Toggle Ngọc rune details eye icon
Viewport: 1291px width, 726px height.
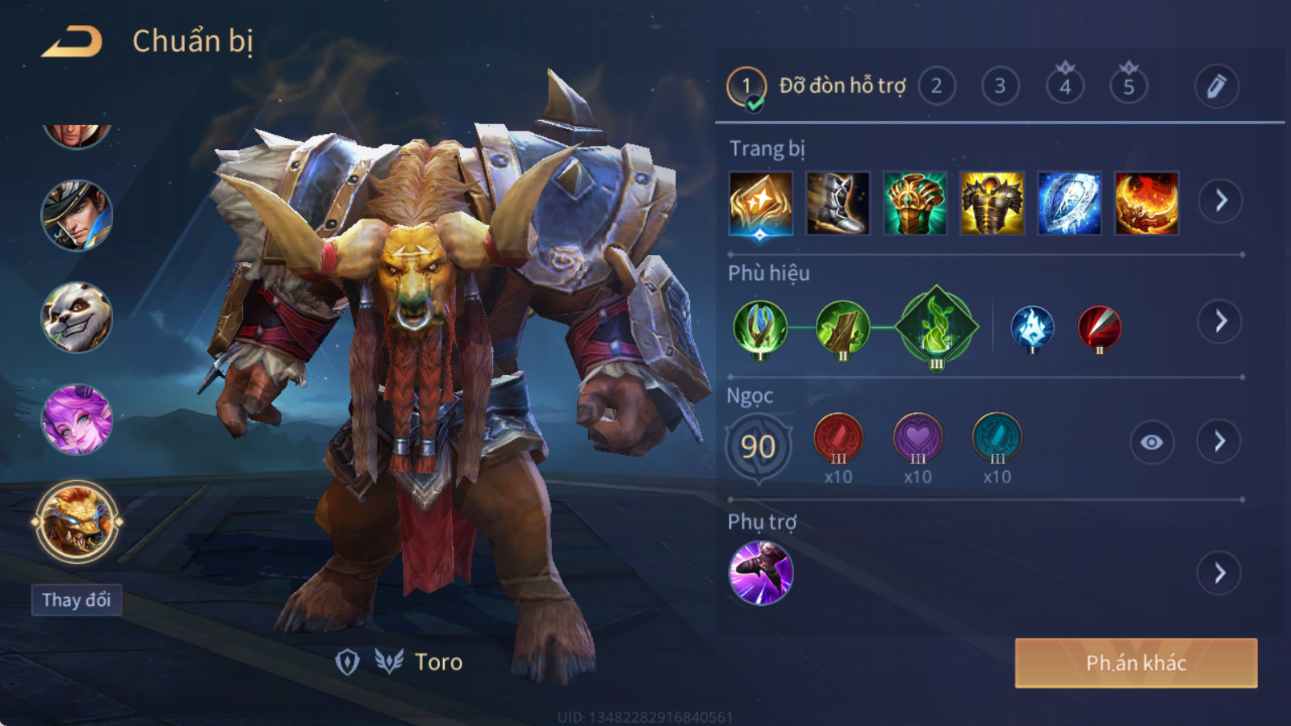[x=1151, y=442]
